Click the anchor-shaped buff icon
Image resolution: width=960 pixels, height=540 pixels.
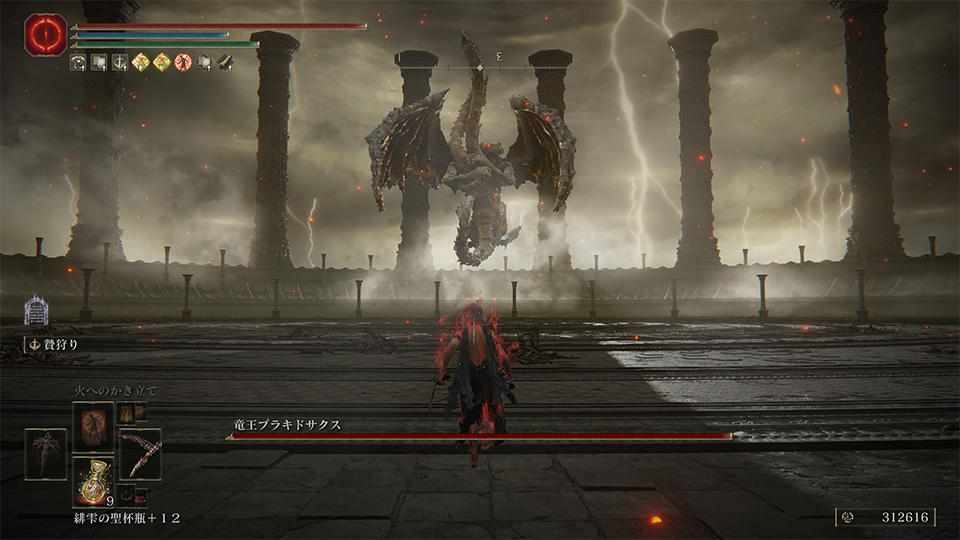[120, 62]
